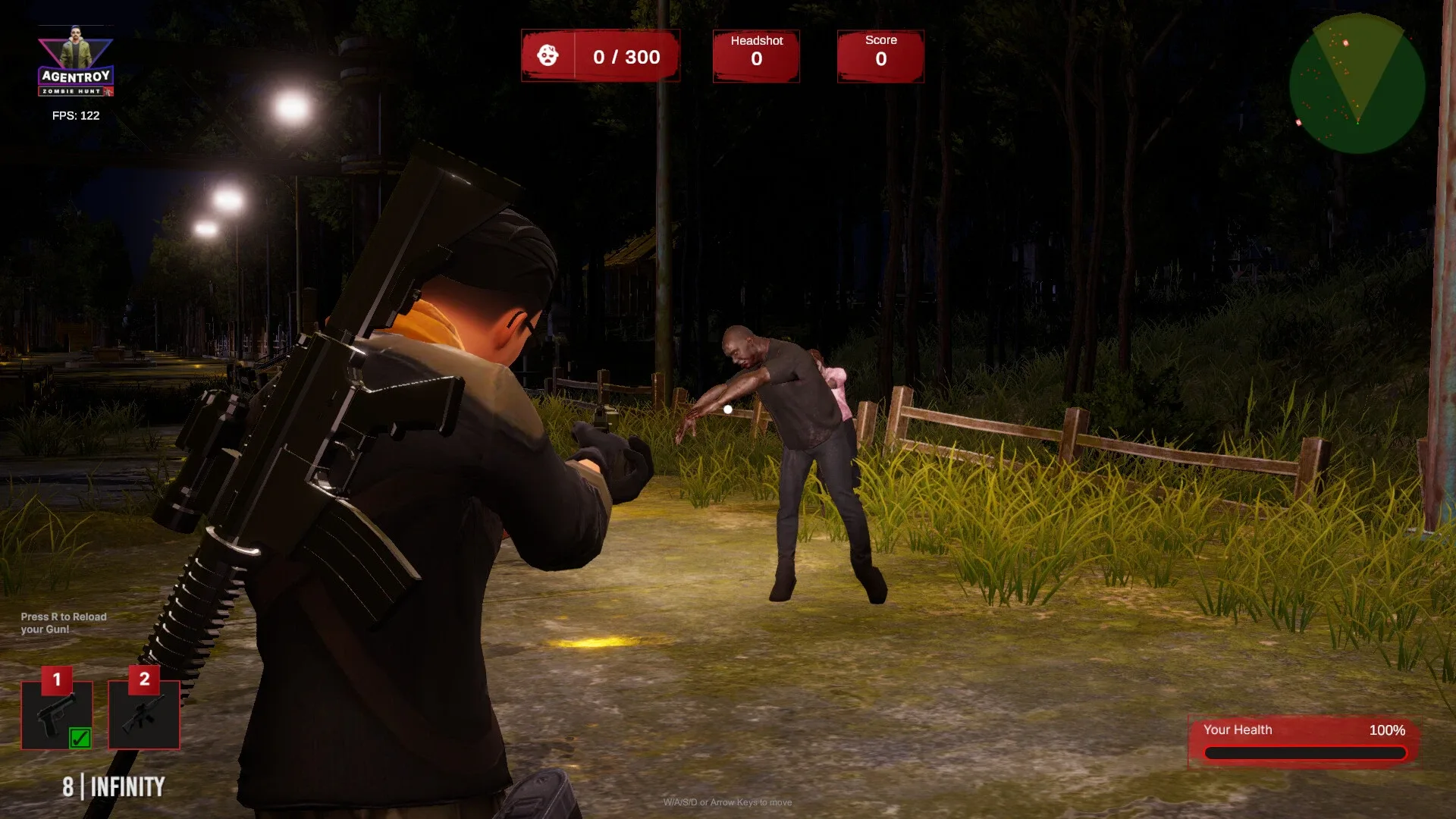The height and width of the screenshot is (819, 1456).
Task: Click the red slot number 2 badge
Action: pyautogui.click(x=143, y=680)
